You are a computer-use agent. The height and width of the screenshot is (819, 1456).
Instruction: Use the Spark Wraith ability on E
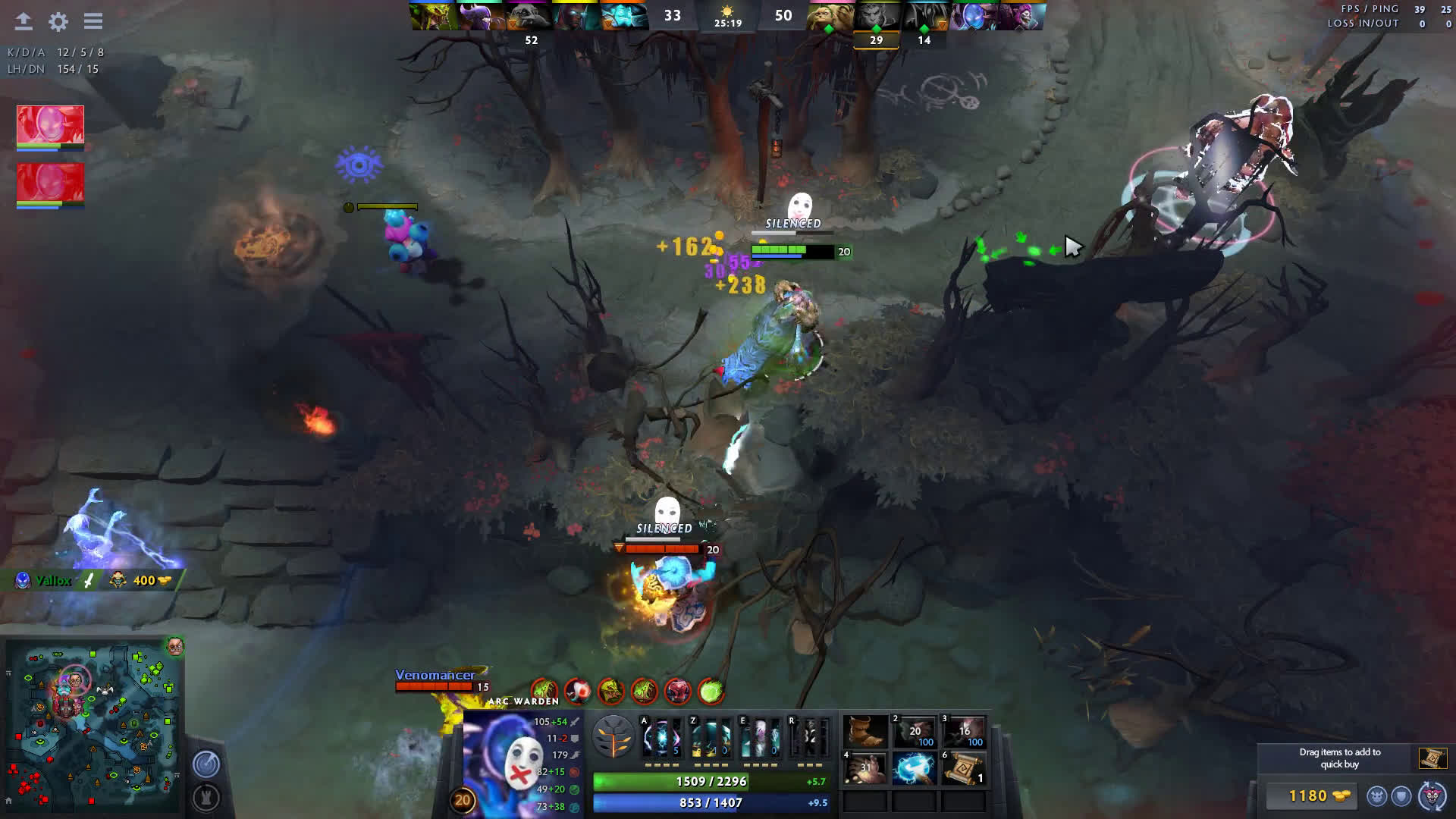click(x=760, y=737)
